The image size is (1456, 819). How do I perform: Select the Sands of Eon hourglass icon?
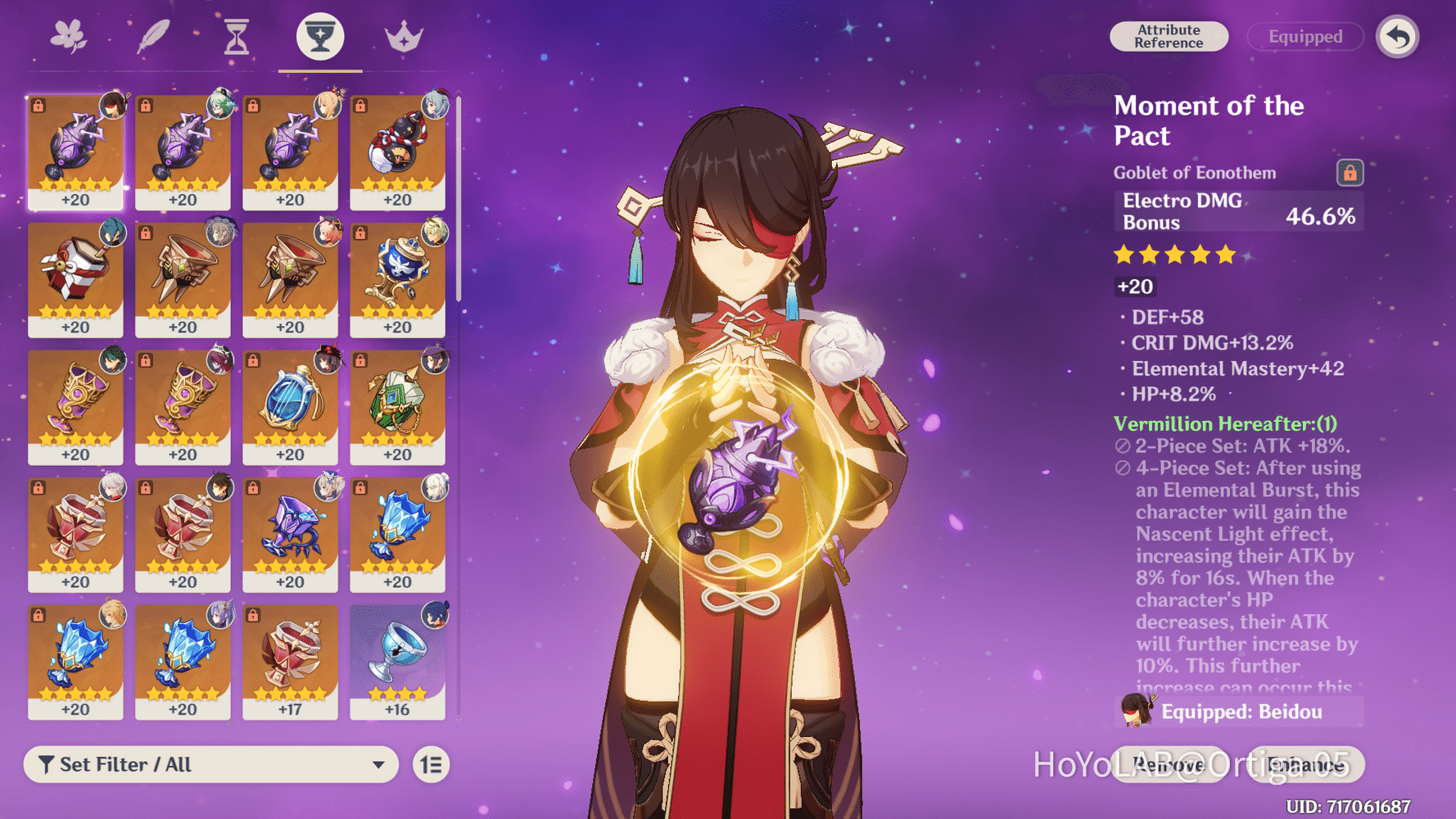coord(237,34)
